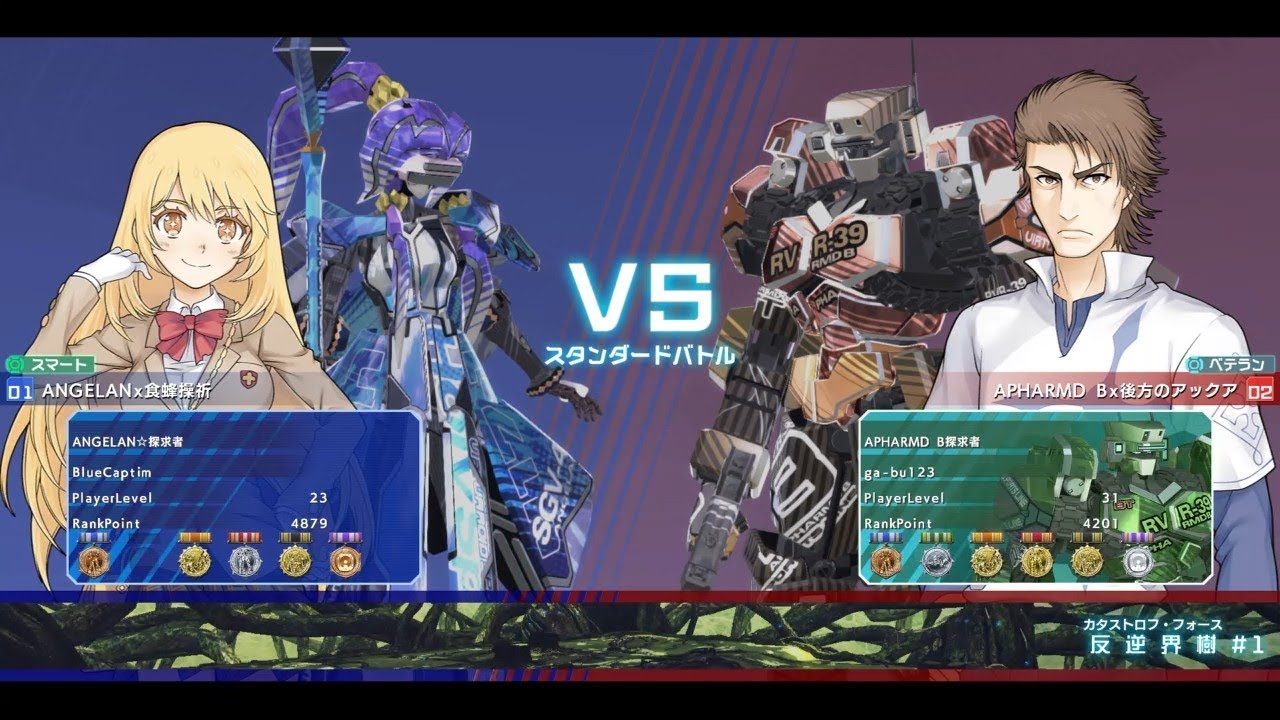Select the bronze medal on ANGELAN's panel
Viewport: 1280px width, 720px height.
pyautogui.click(x=94, y=562)
